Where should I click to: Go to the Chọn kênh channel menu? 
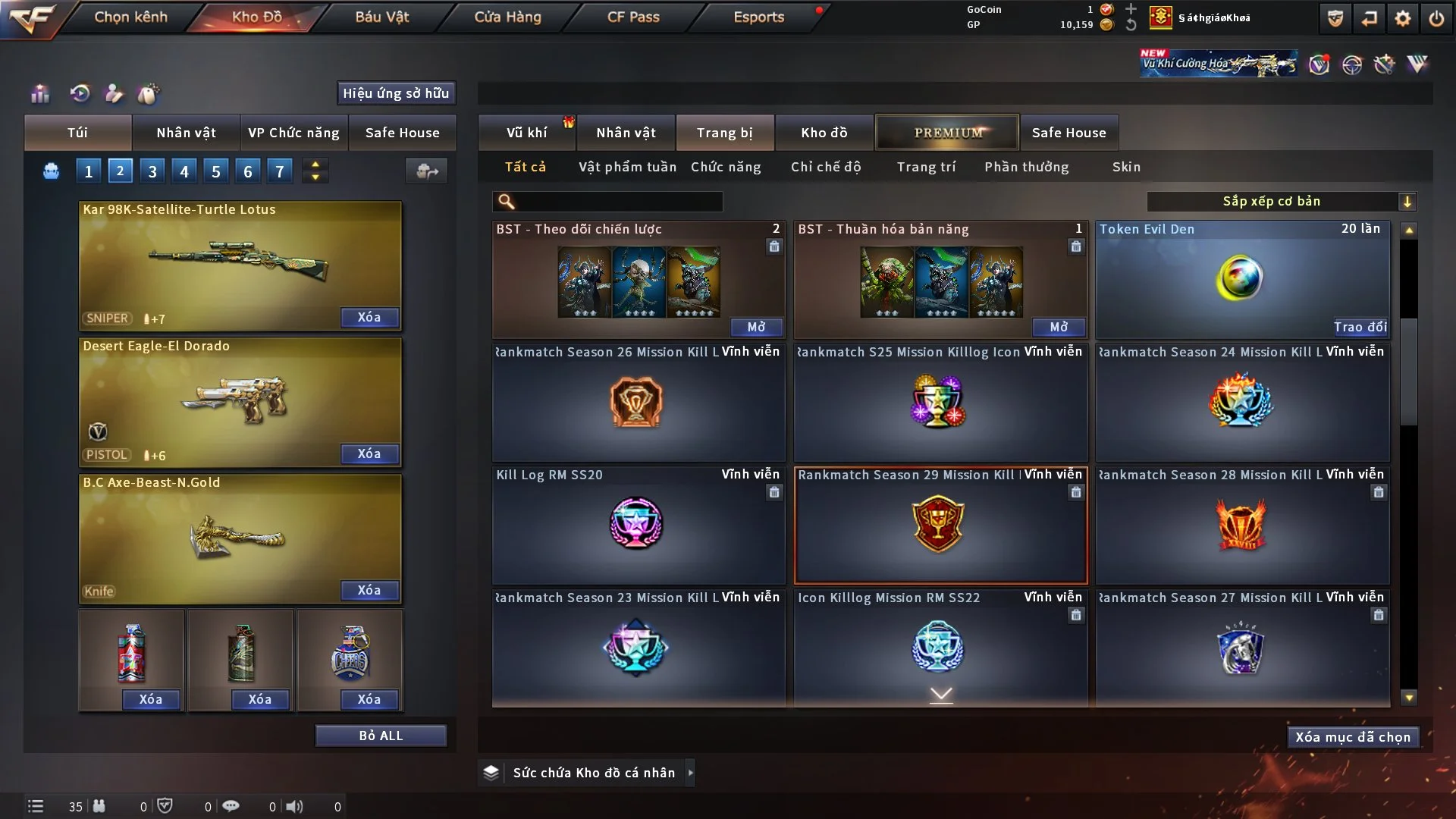point(130,17)
